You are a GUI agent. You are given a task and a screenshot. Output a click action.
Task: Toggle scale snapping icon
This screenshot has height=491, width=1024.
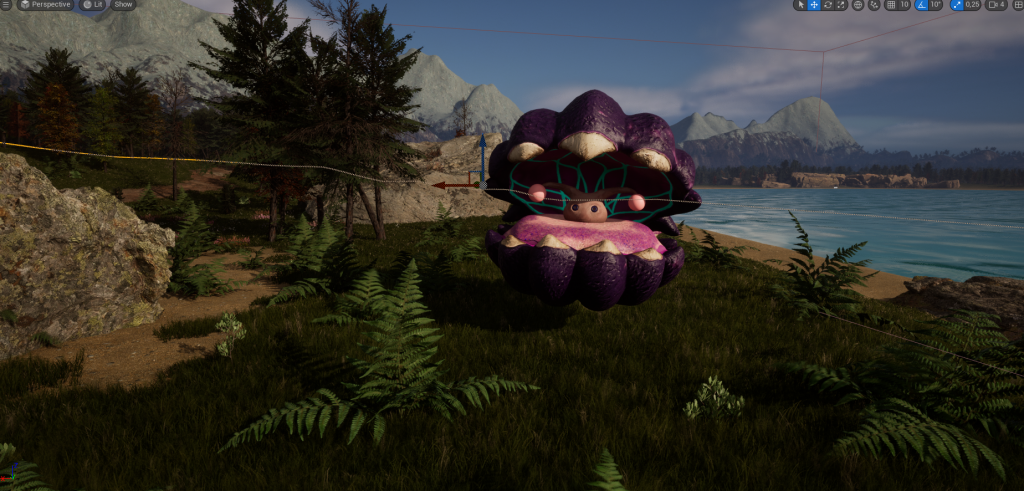pyautogui.click(x=956, y=5)
